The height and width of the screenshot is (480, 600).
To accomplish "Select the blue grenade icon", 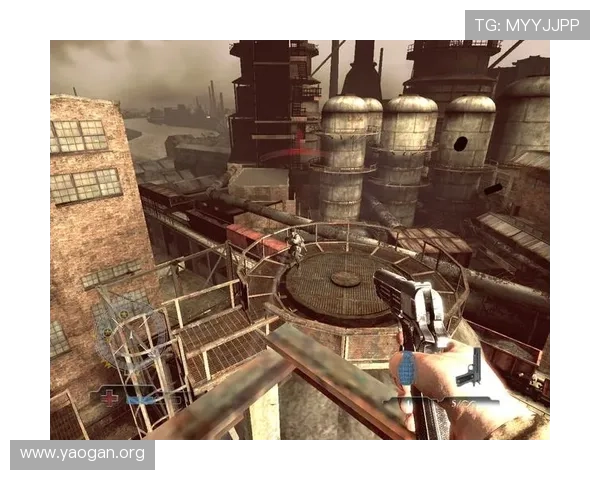I will tap(406, 367).
